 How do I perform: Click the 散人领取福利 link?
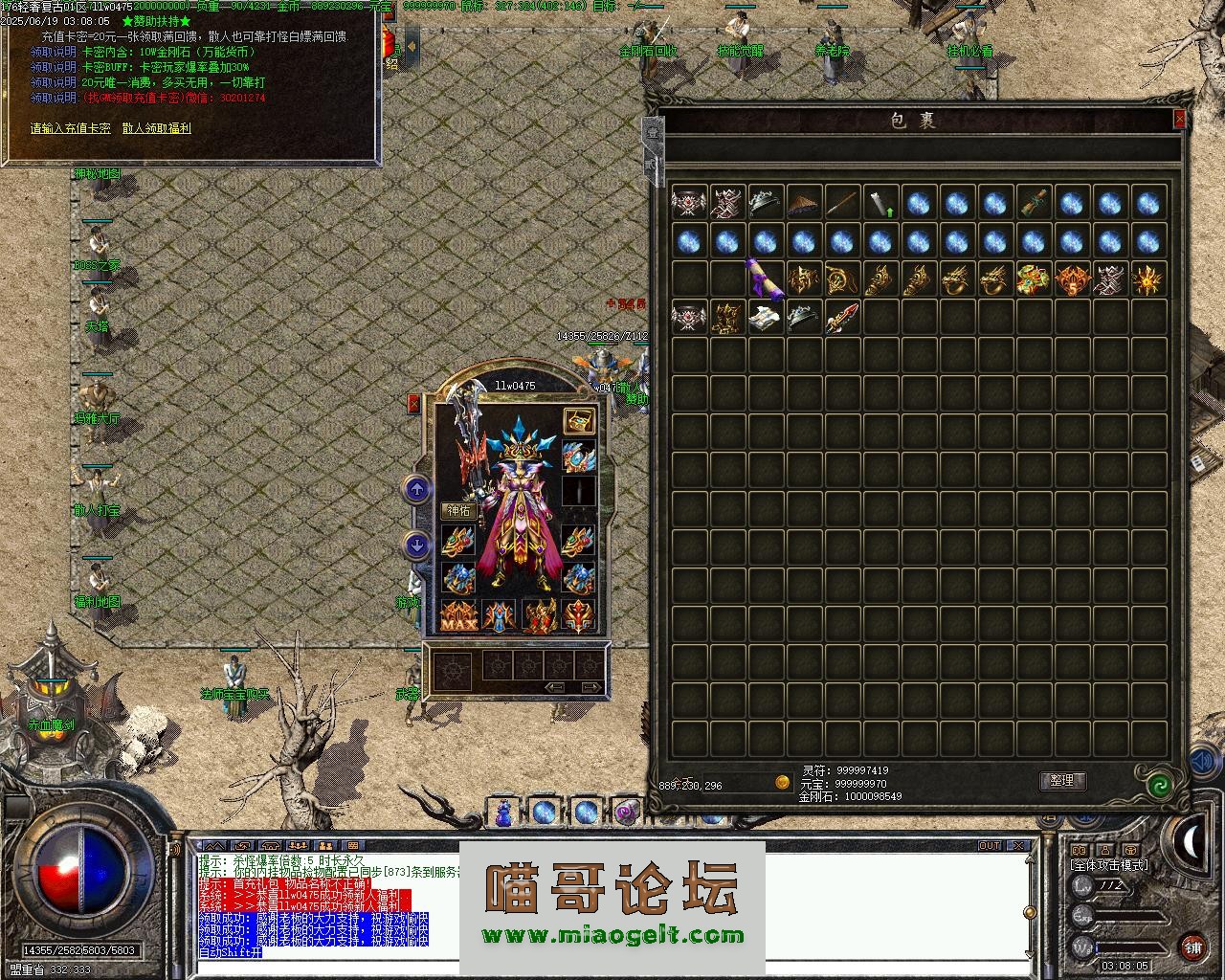click(157, 128)
